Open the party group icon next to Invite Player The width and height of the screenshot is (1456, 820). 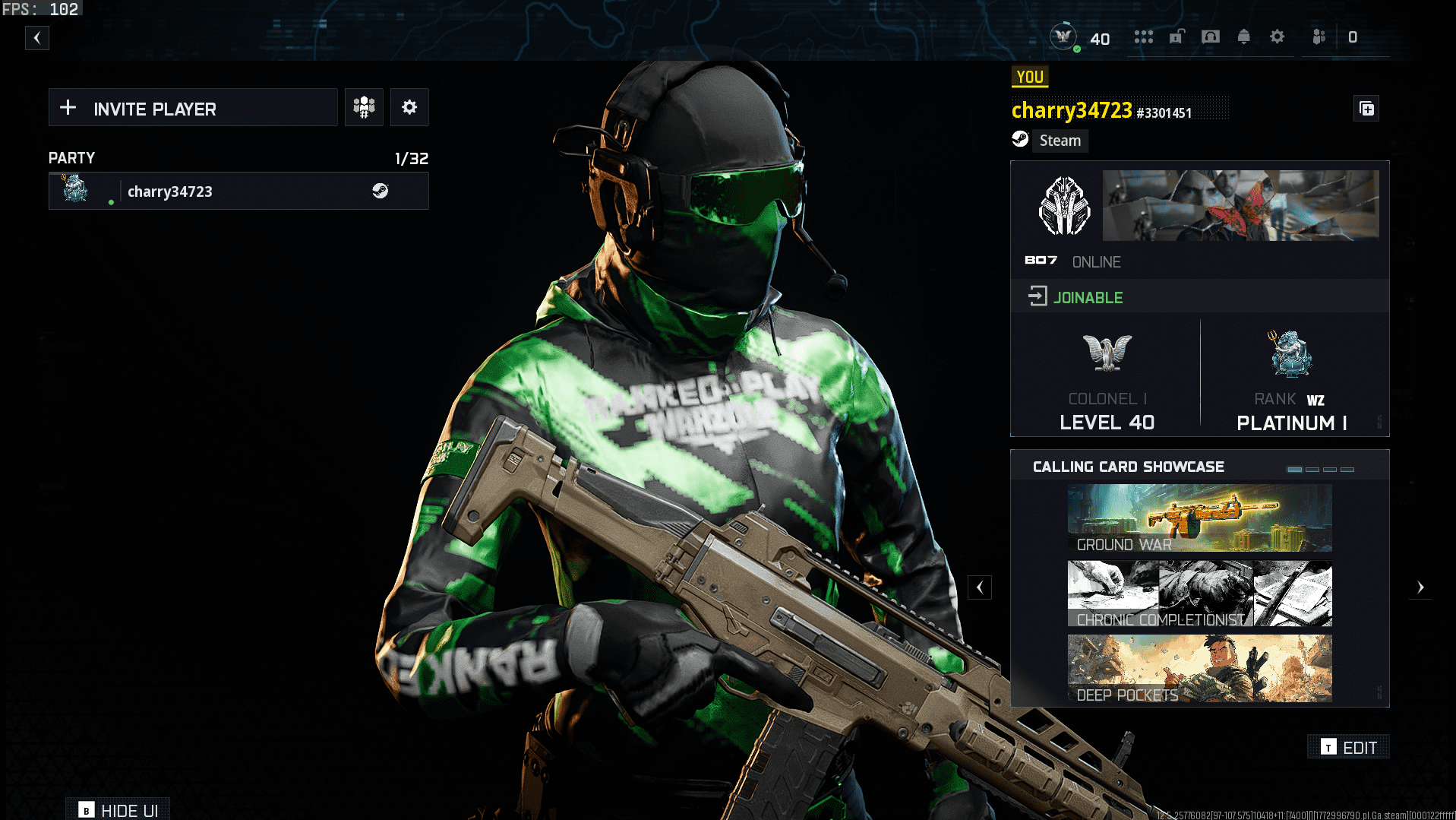click(364, 108)
